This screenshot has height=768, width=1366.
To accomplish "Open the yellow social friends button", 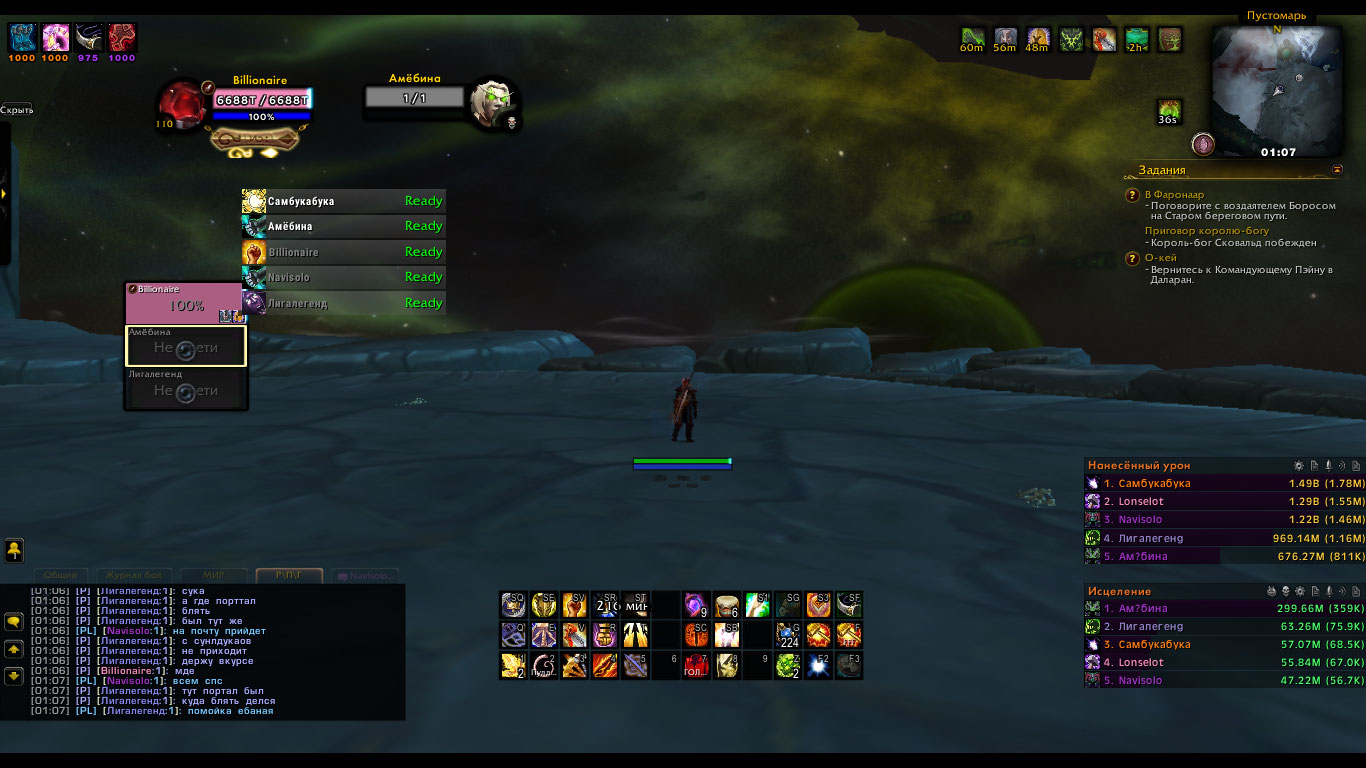I will pyautogui.click(x=14, y=550).
